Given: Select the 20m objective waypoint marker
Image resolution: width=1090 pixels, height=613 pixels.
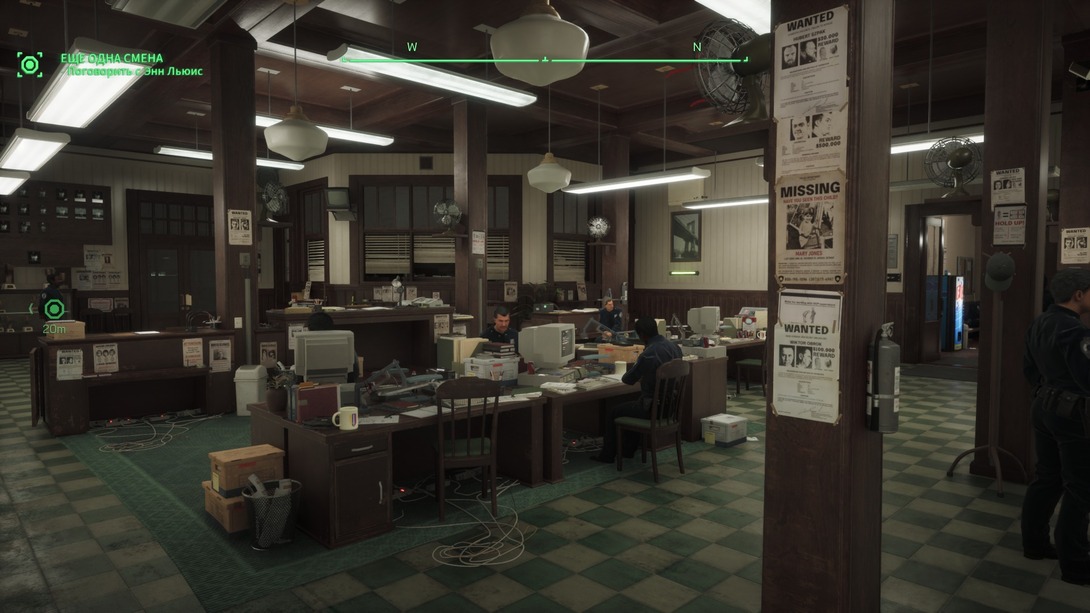Looking at the screenshot, I should pos(53,309).
